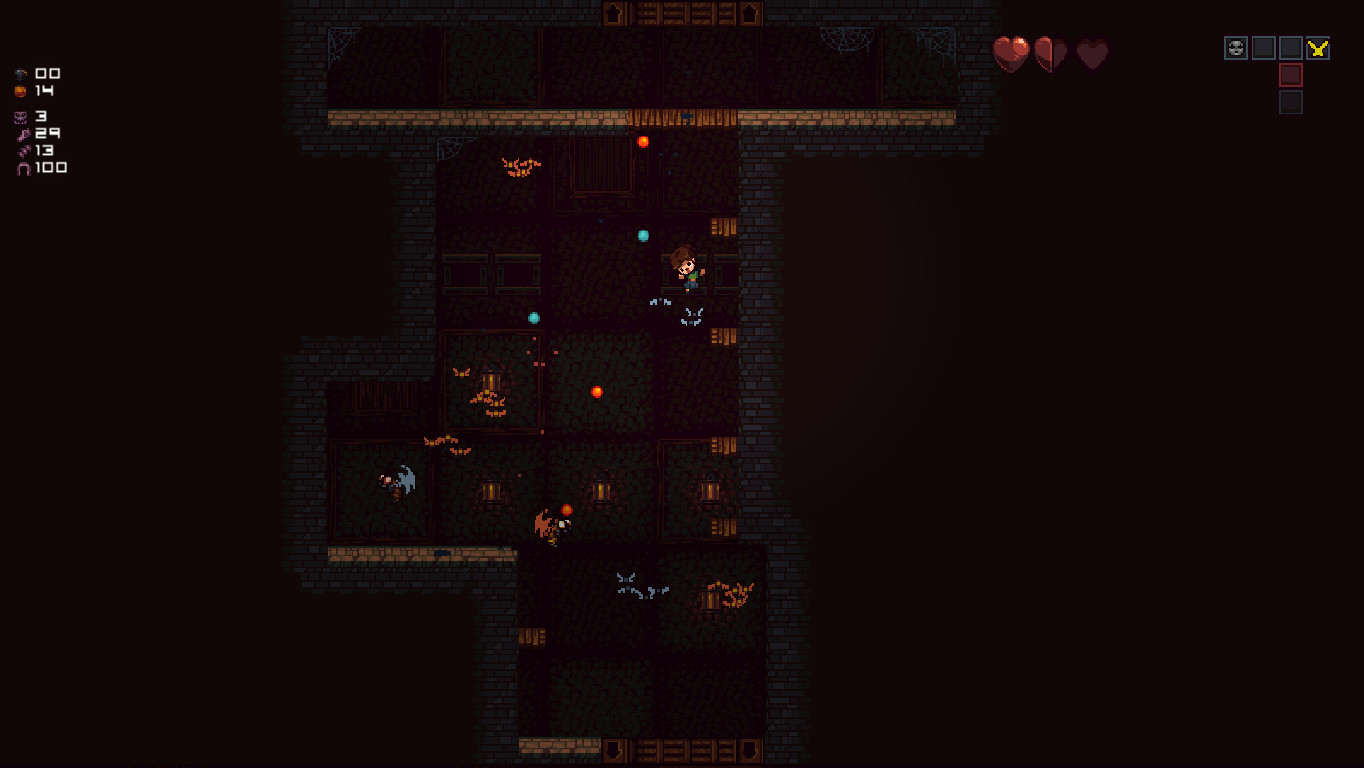Toggle the empty slot below the red slot

click(1290, 101)
